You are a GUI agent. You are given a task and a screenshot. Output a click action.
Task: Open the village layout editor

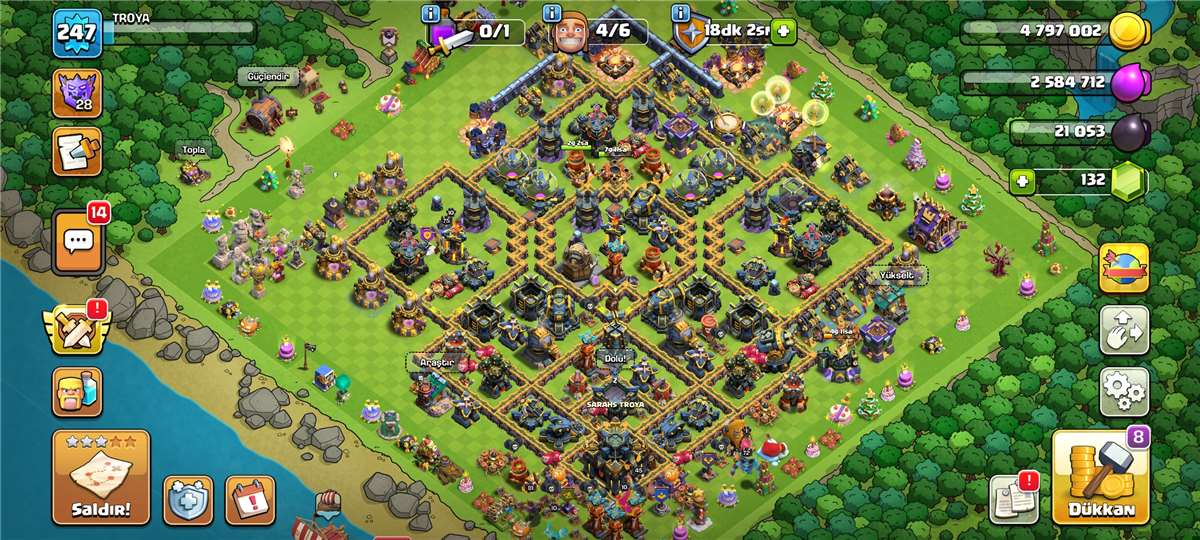click(1124, 330)
